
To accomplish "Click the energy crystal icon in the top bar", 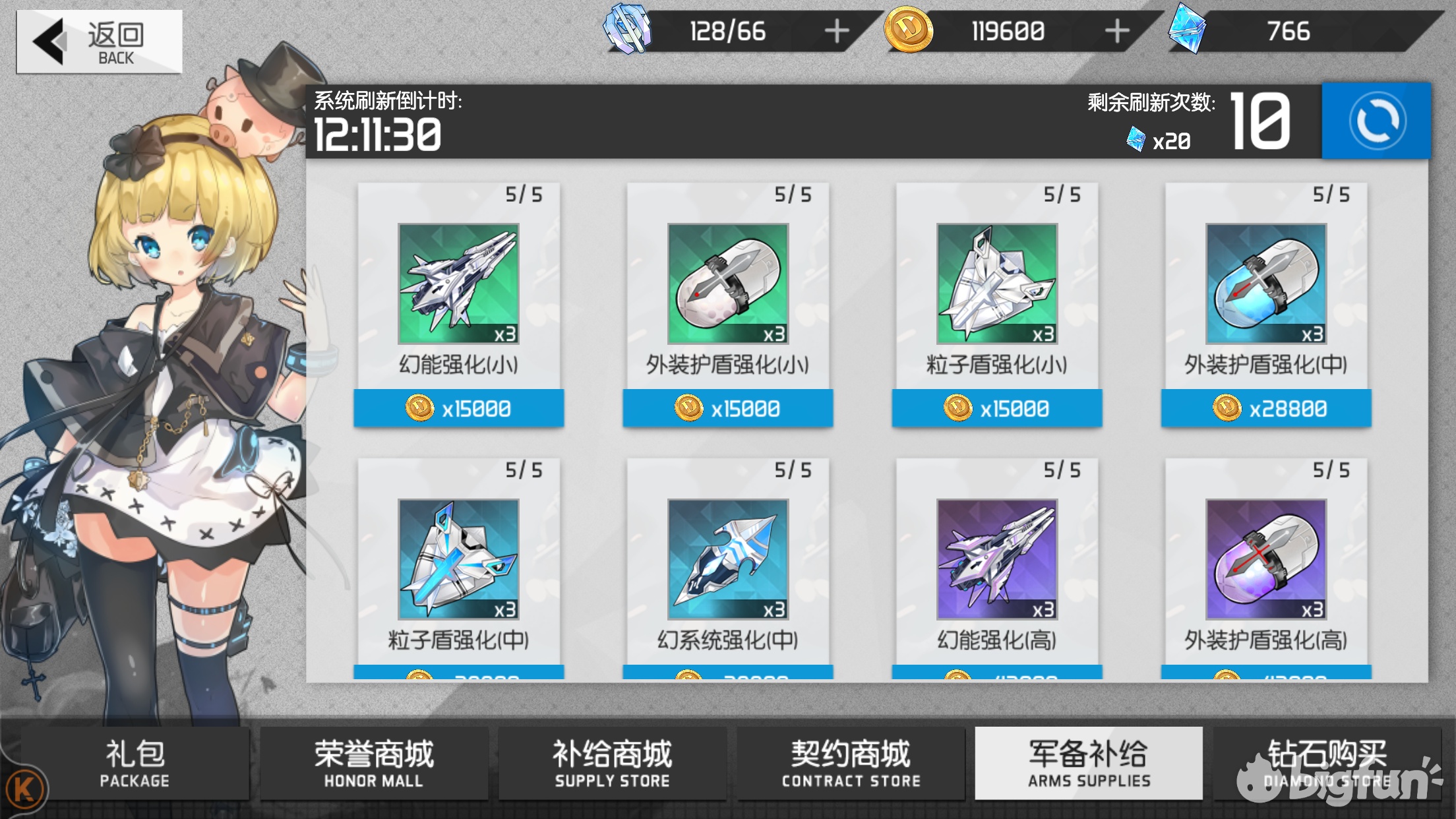I will point(627,30).
